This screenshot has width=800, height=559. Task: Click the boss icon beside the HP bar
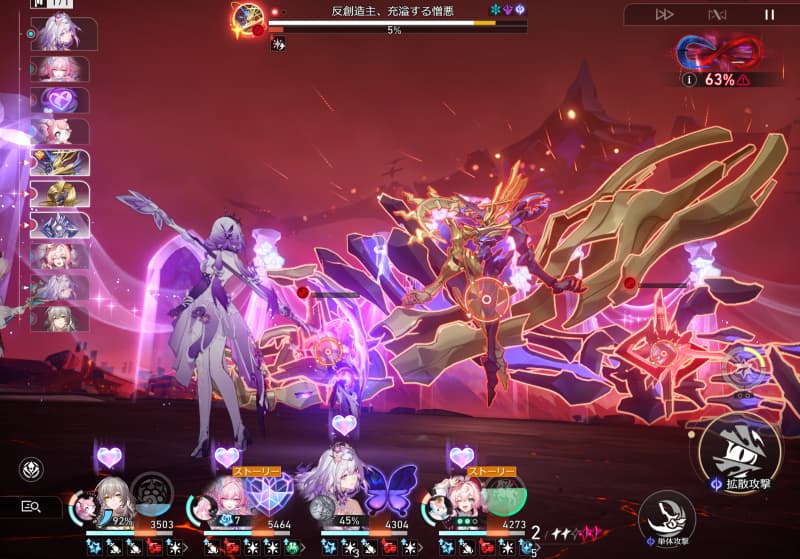pos(247,18)
